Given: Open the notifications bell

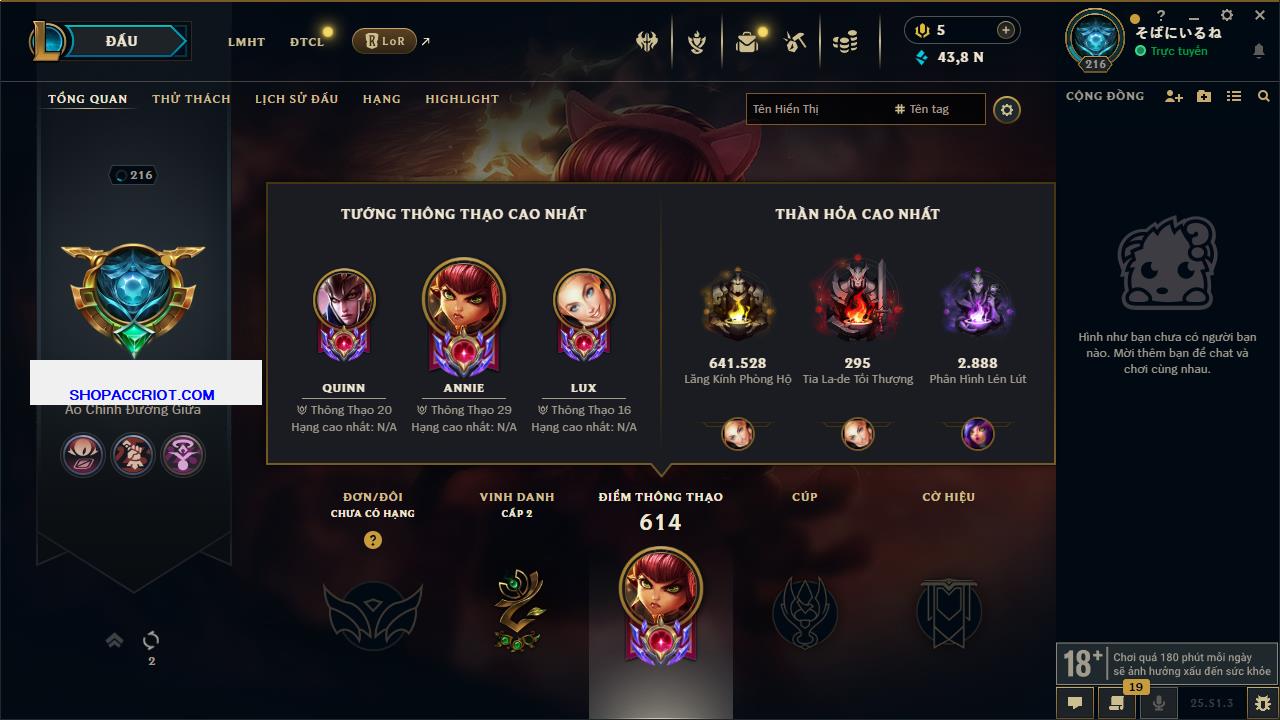Looking at the screenshot, I should pyautogui.click(x=1258, y=52).
